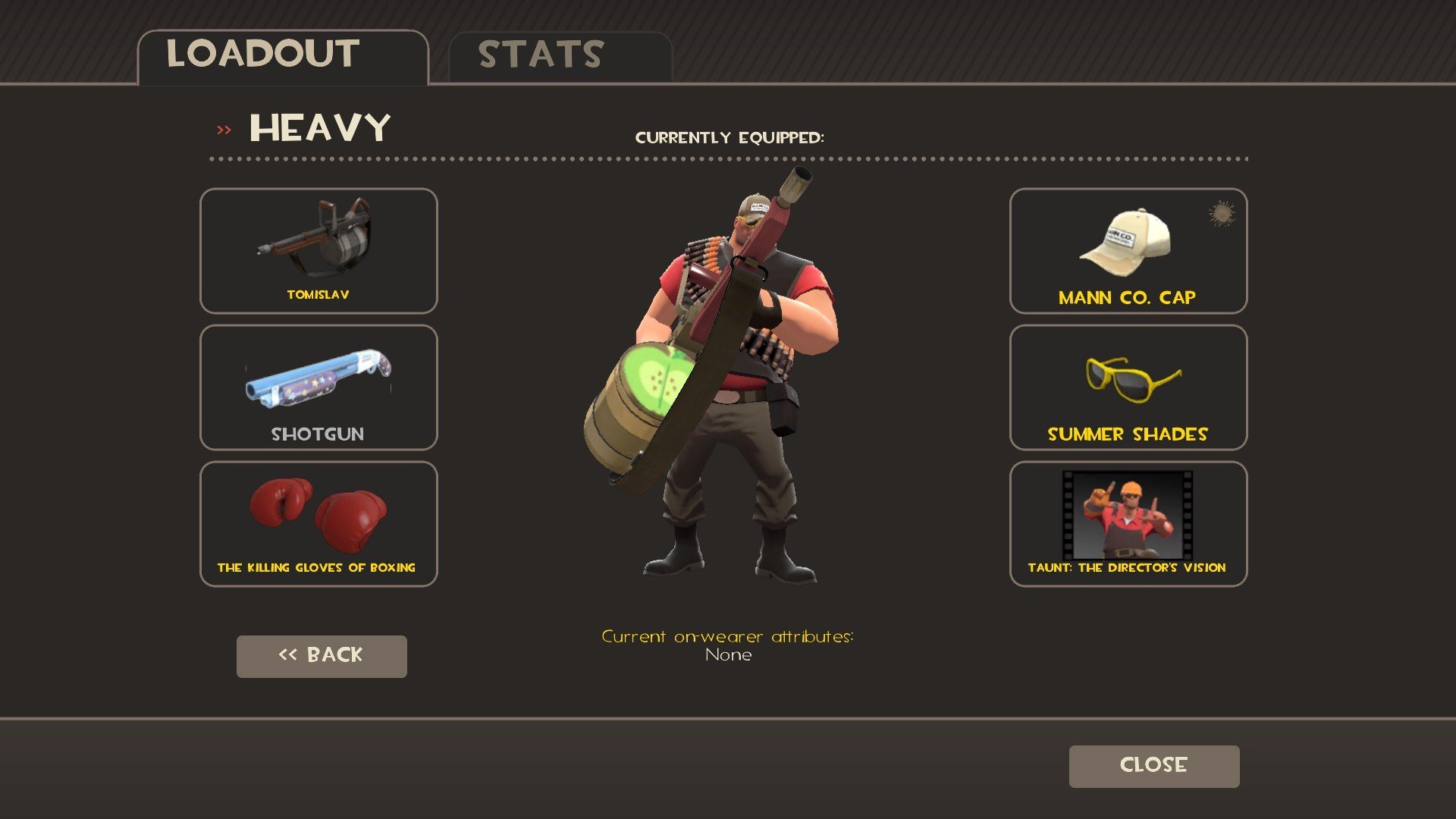Viewport: 1456px width, 819px height.
Task: Go back with the Back button
Action: click(x=322, y=656)
